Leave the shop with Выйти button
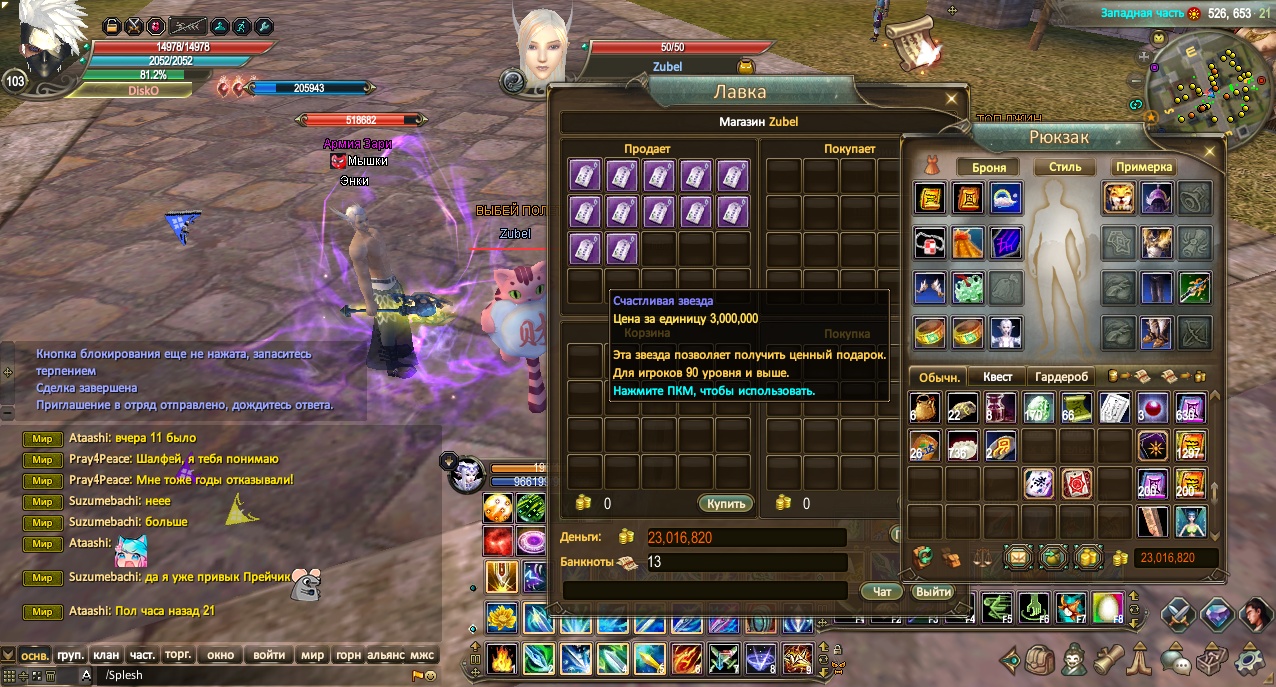 [932, 592]
